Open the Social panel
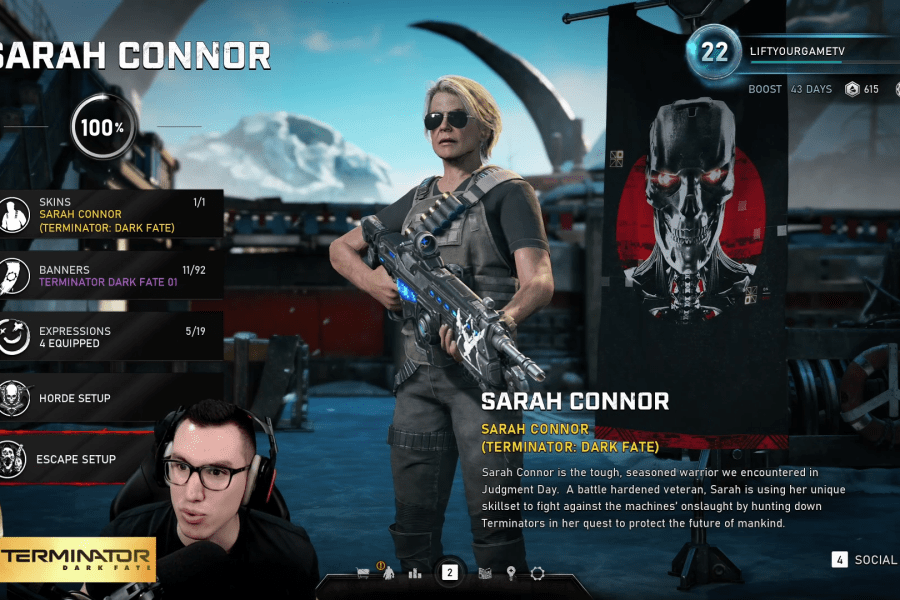 [864, 560]
